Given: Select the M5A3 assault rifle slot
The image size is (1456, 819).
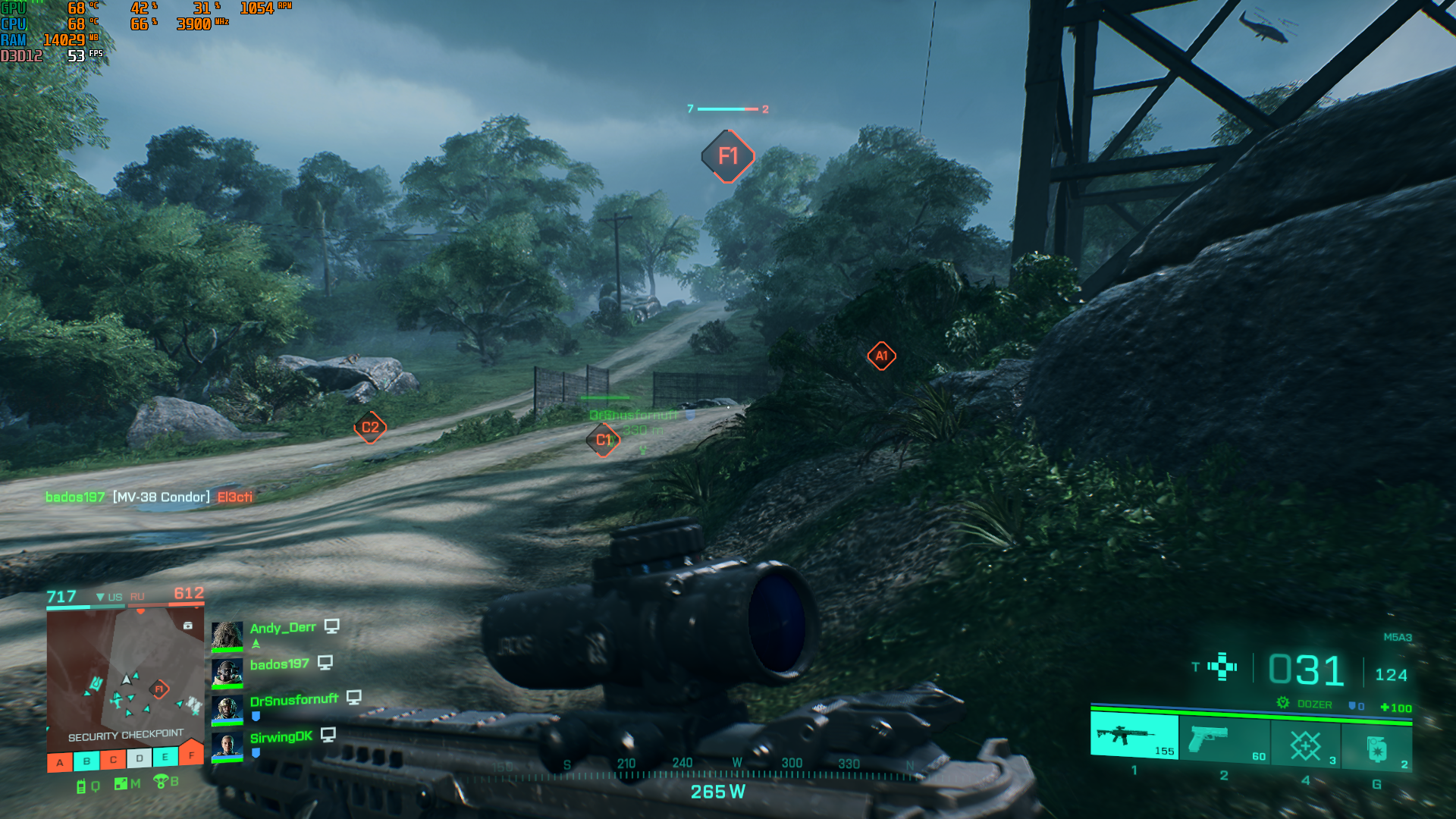Looking at the screenshot, I should [1134, 736].
